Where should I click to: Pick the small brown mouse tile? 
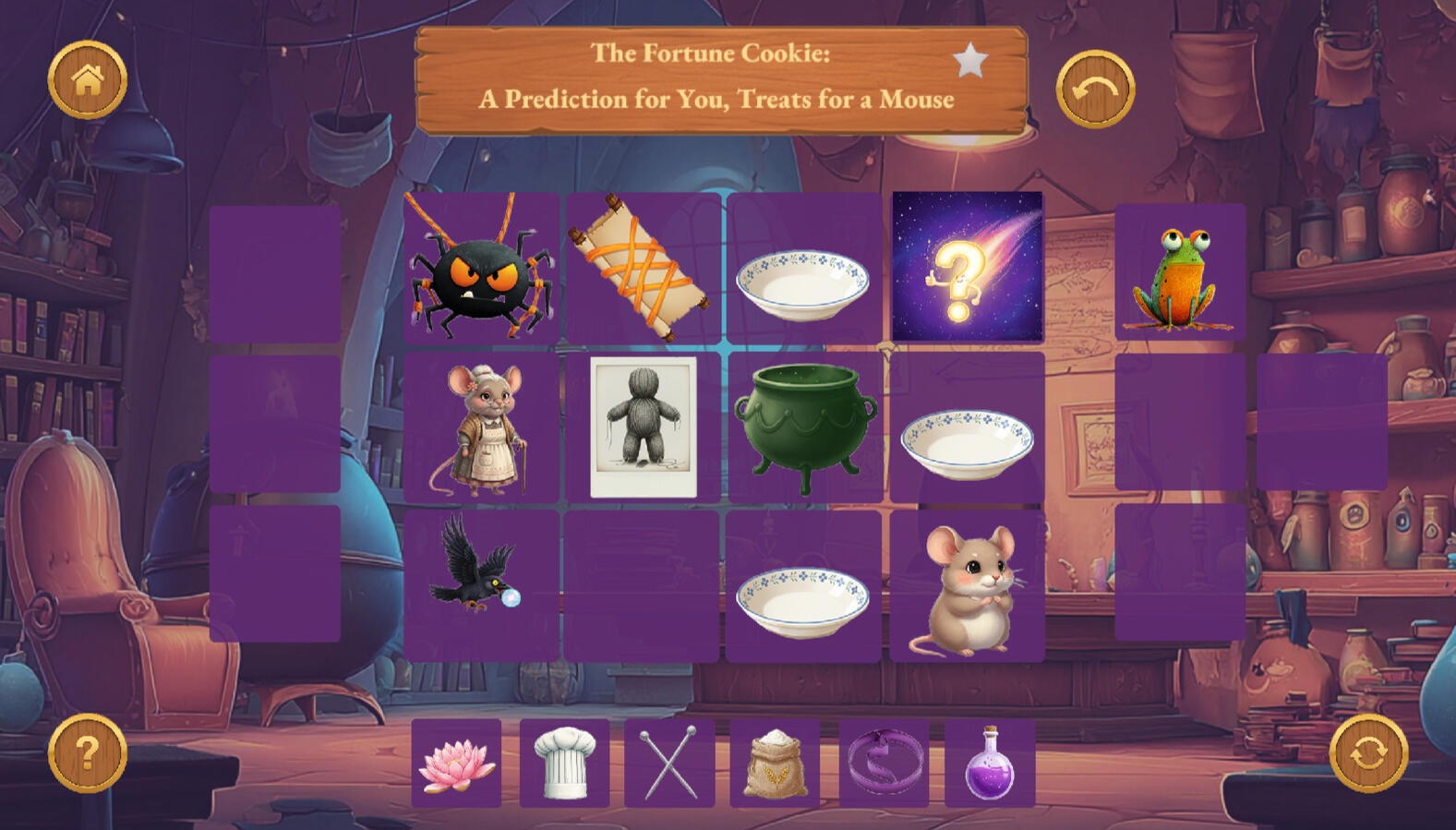pyautogui.click(x=968, y=587)
